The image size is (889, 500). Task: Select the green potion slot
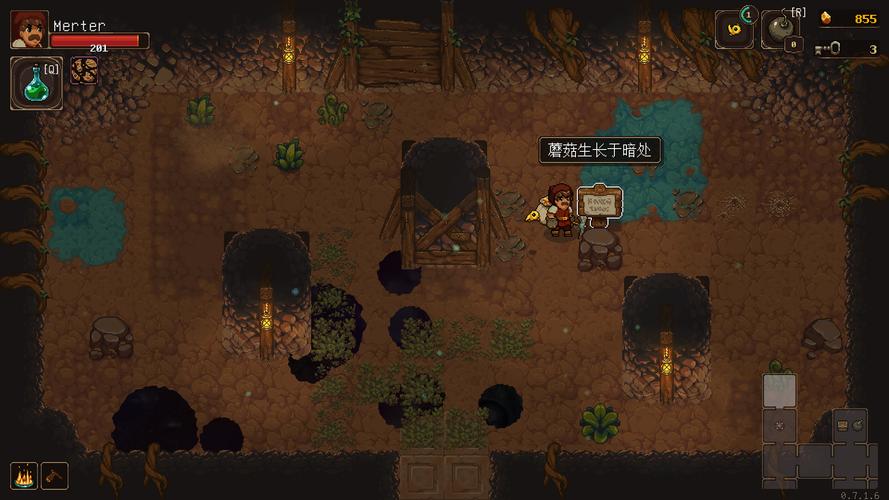tap(36, 82)
